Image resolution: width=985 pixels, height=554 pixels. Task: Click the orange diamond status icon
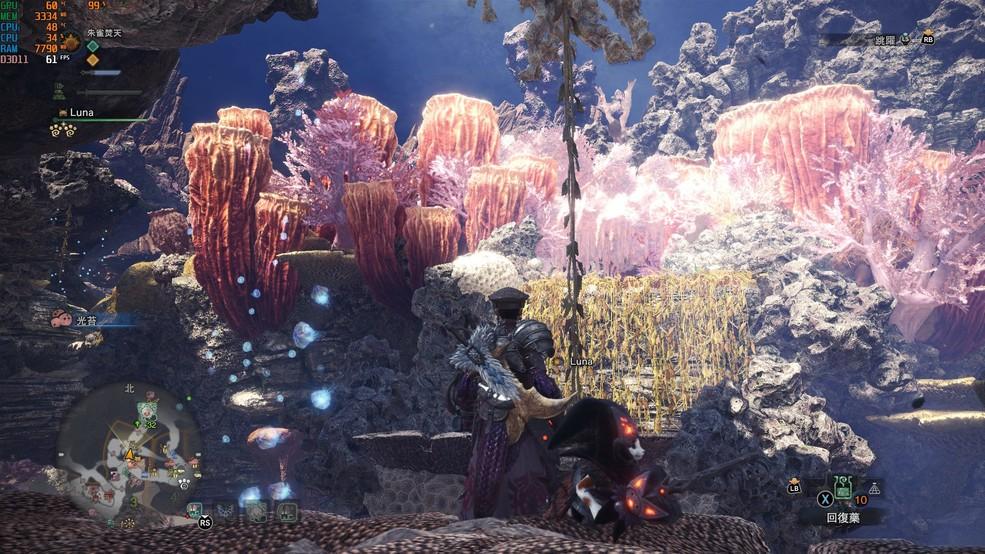[x=93, y=59]
